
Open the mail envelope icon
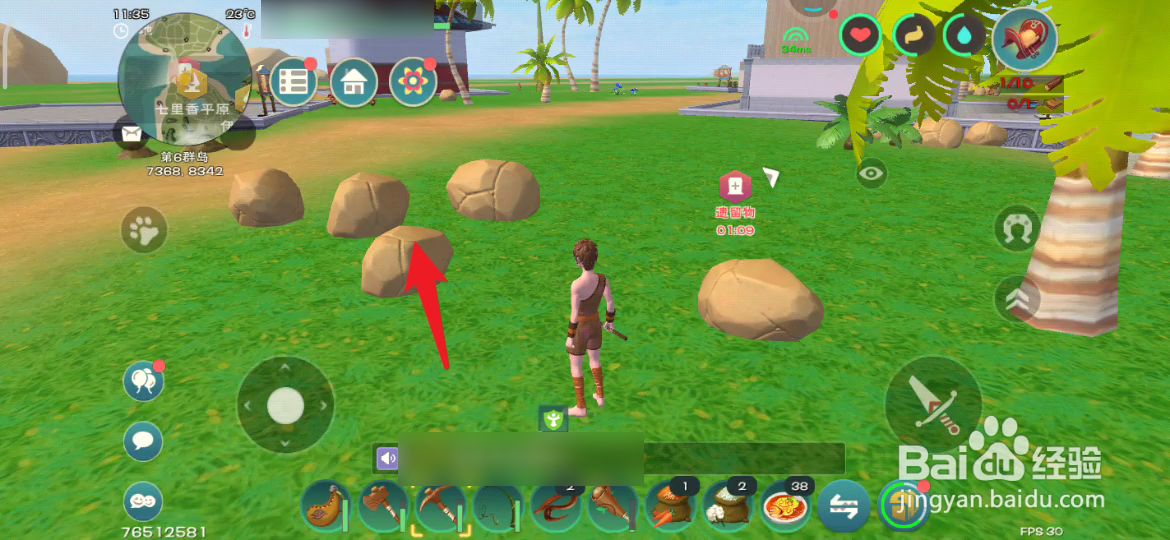[x=131, y=133]
